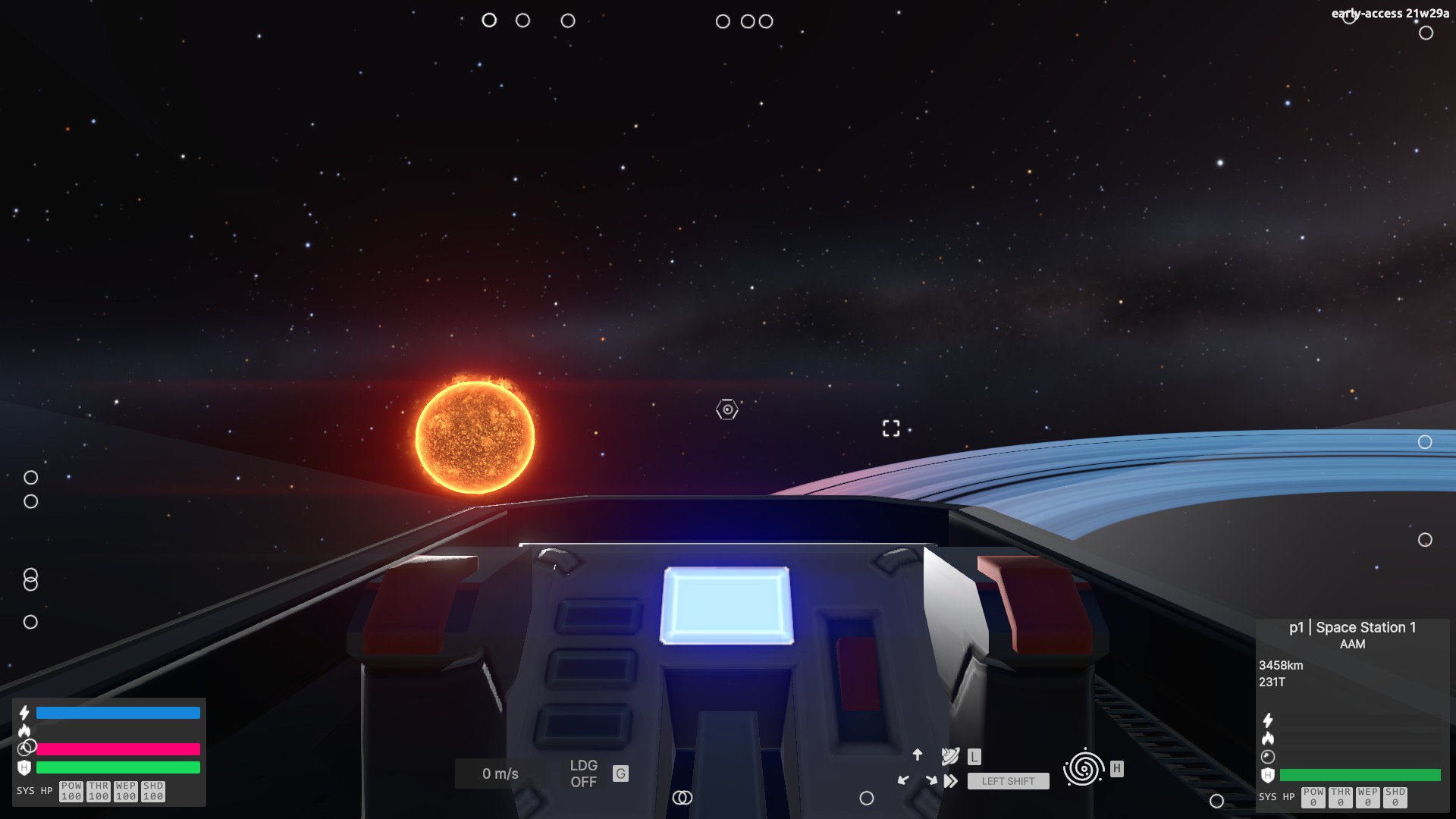Expand the WEP 100 system readout

[126, 791]
